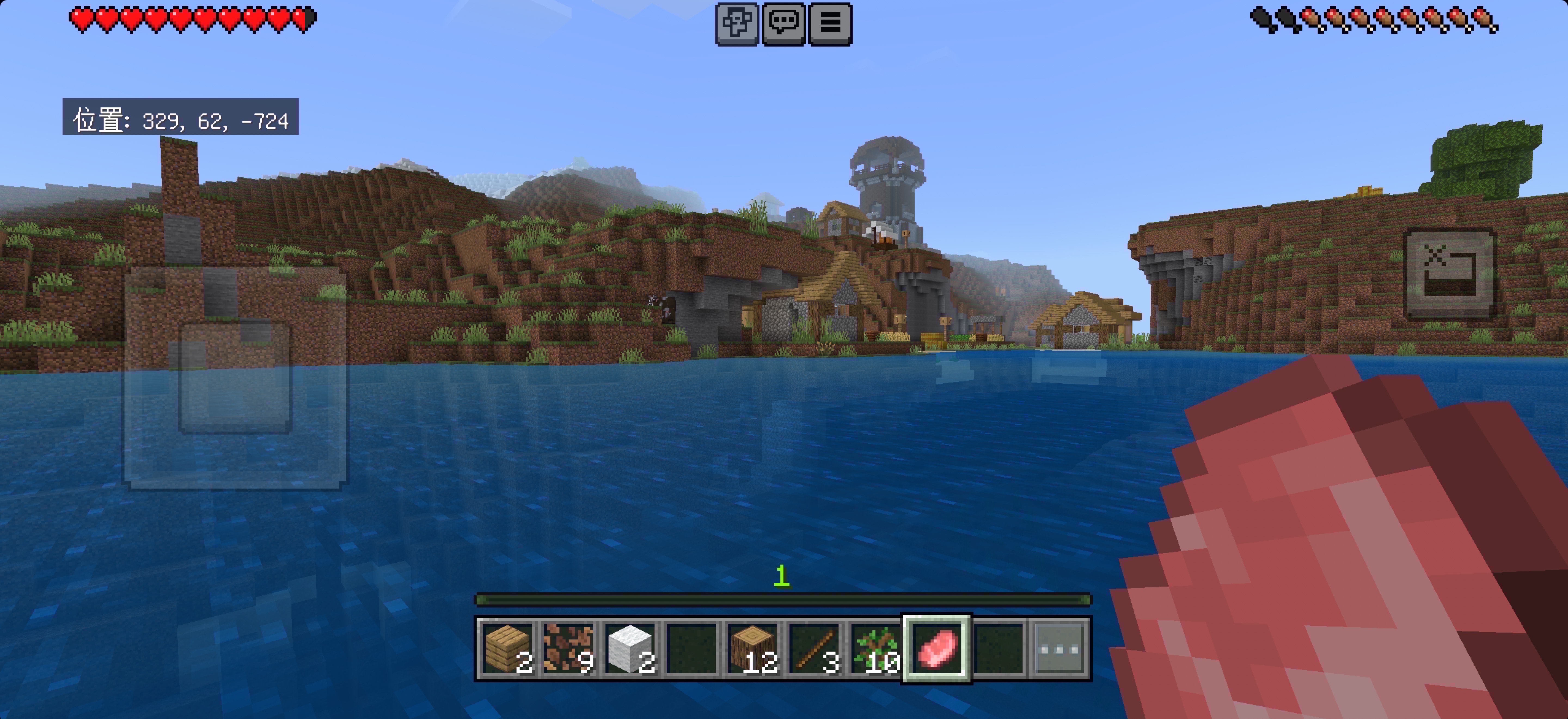Select the stick hotbar slot
The height and width of the screenshot is (719, 1568).
(814, 649)
